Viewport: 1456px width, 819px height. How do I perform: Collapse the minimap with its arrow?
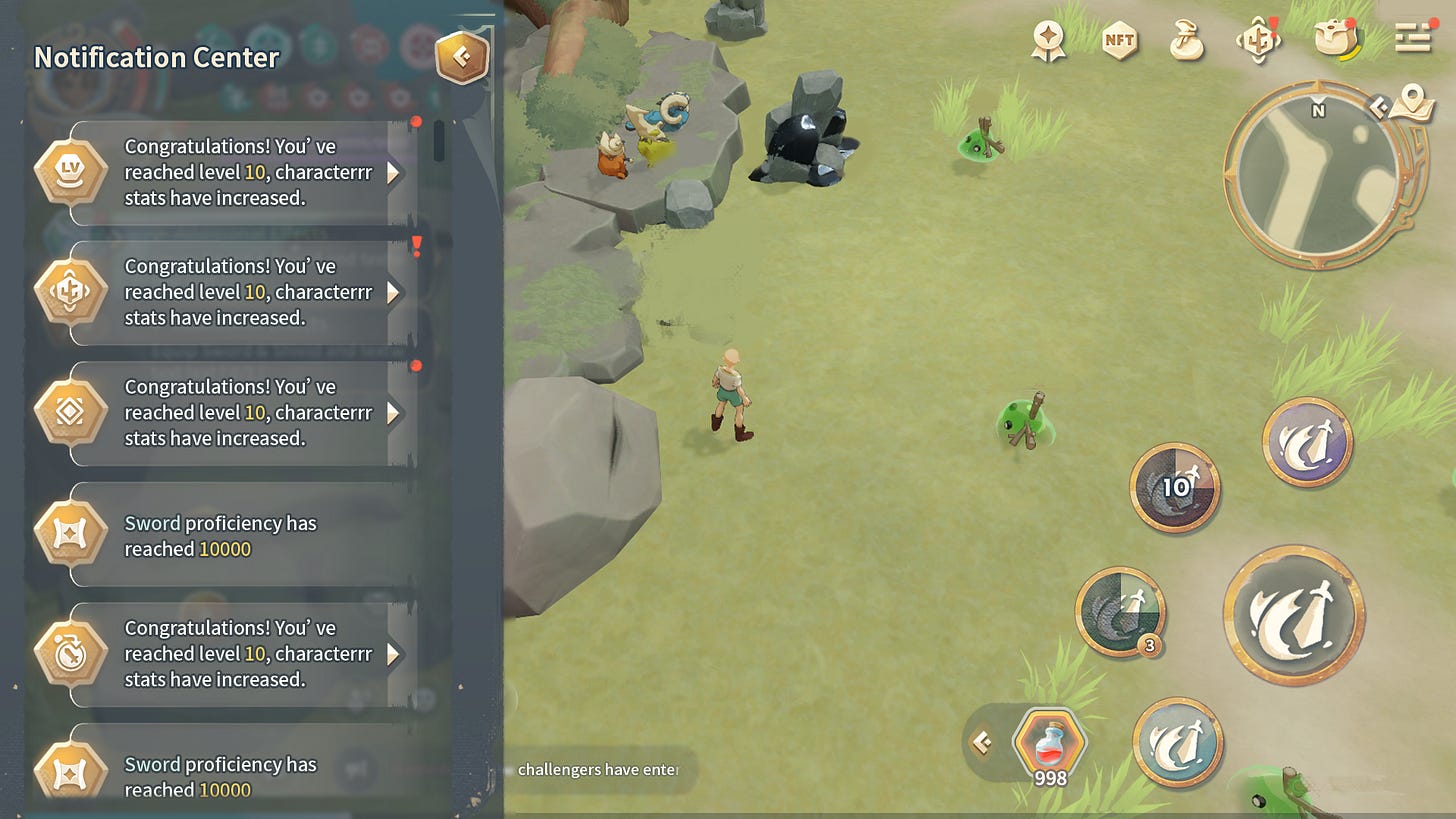click(x=1378, y=105)
